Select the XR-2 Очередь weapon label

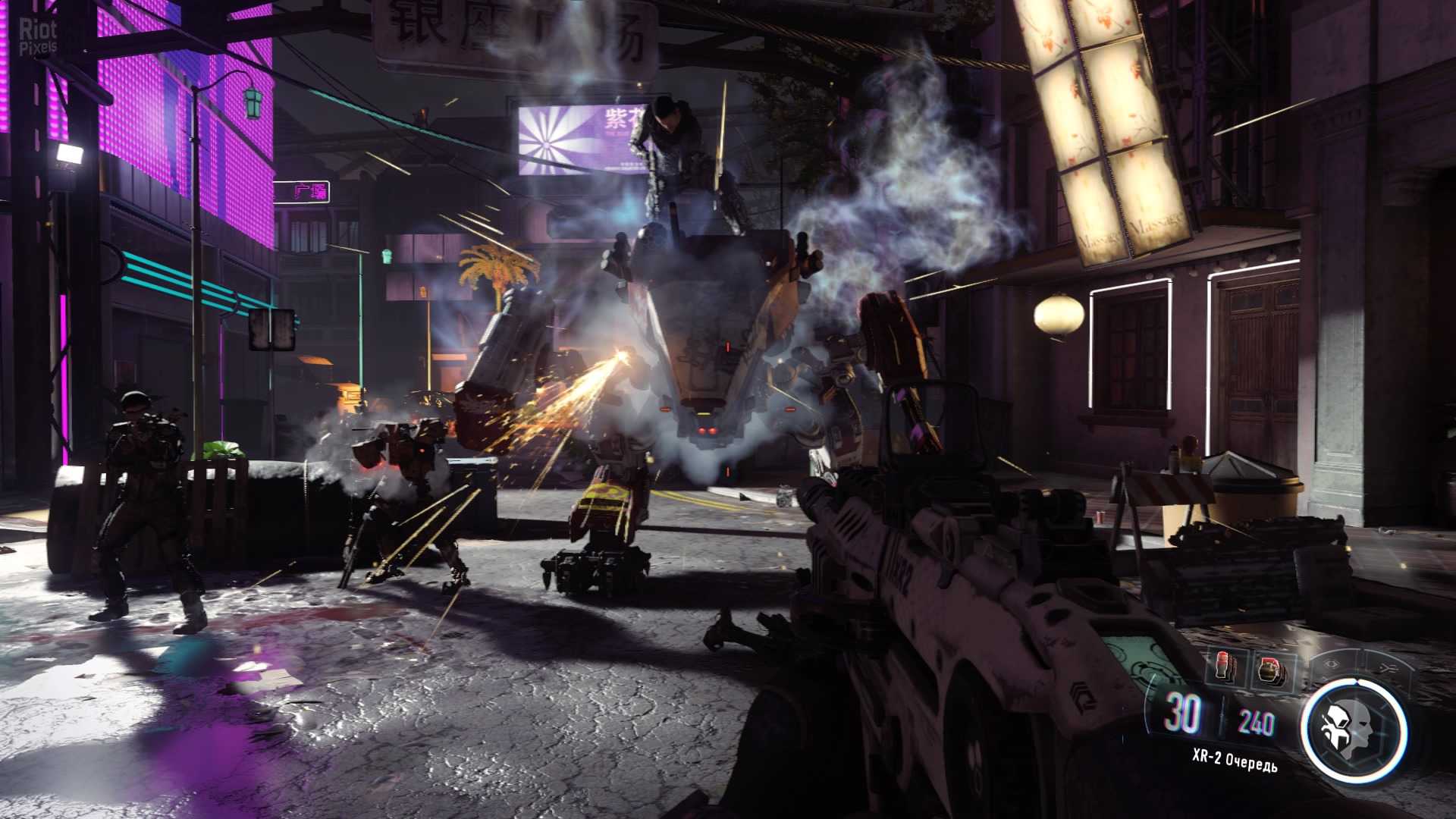(x=1235, y=759)
